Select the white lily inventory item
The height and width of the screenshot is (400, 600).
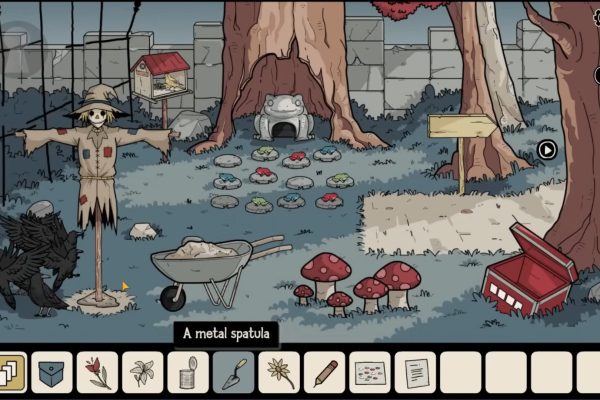click(142, 373)
